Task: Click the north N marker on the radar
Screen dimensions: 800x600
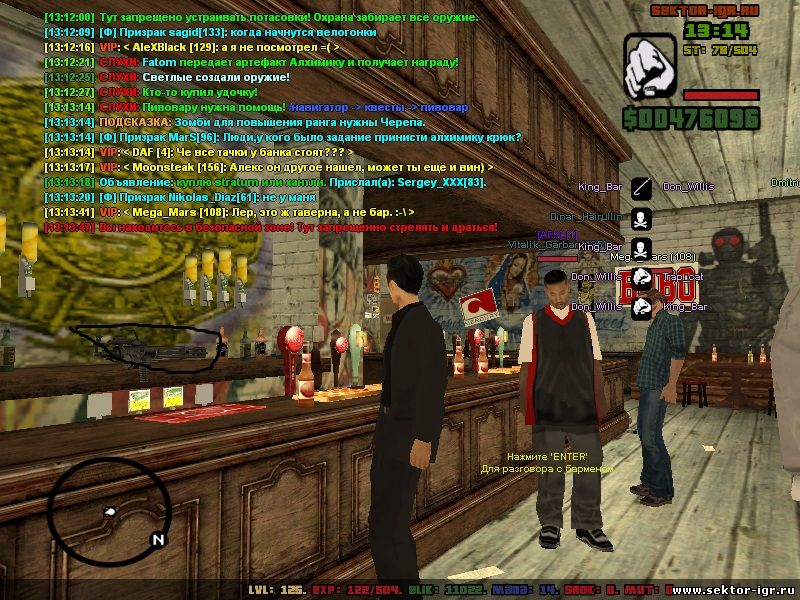Action: [x=157, y=540]
